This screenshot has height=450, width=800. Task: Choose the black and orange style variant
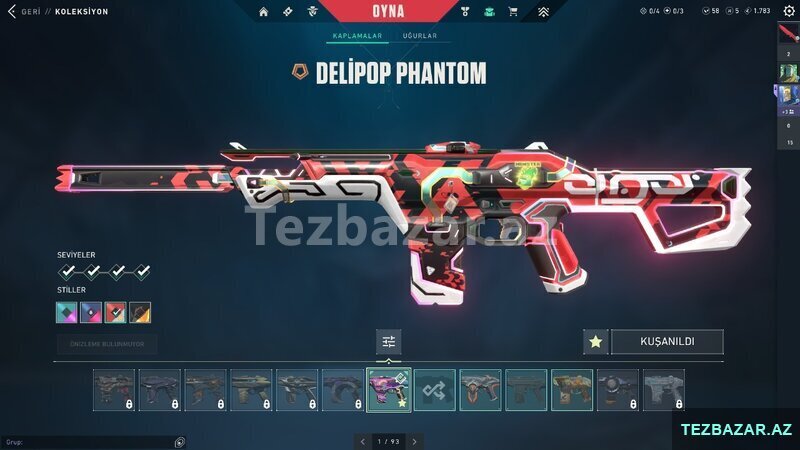(x=140, y=312)
